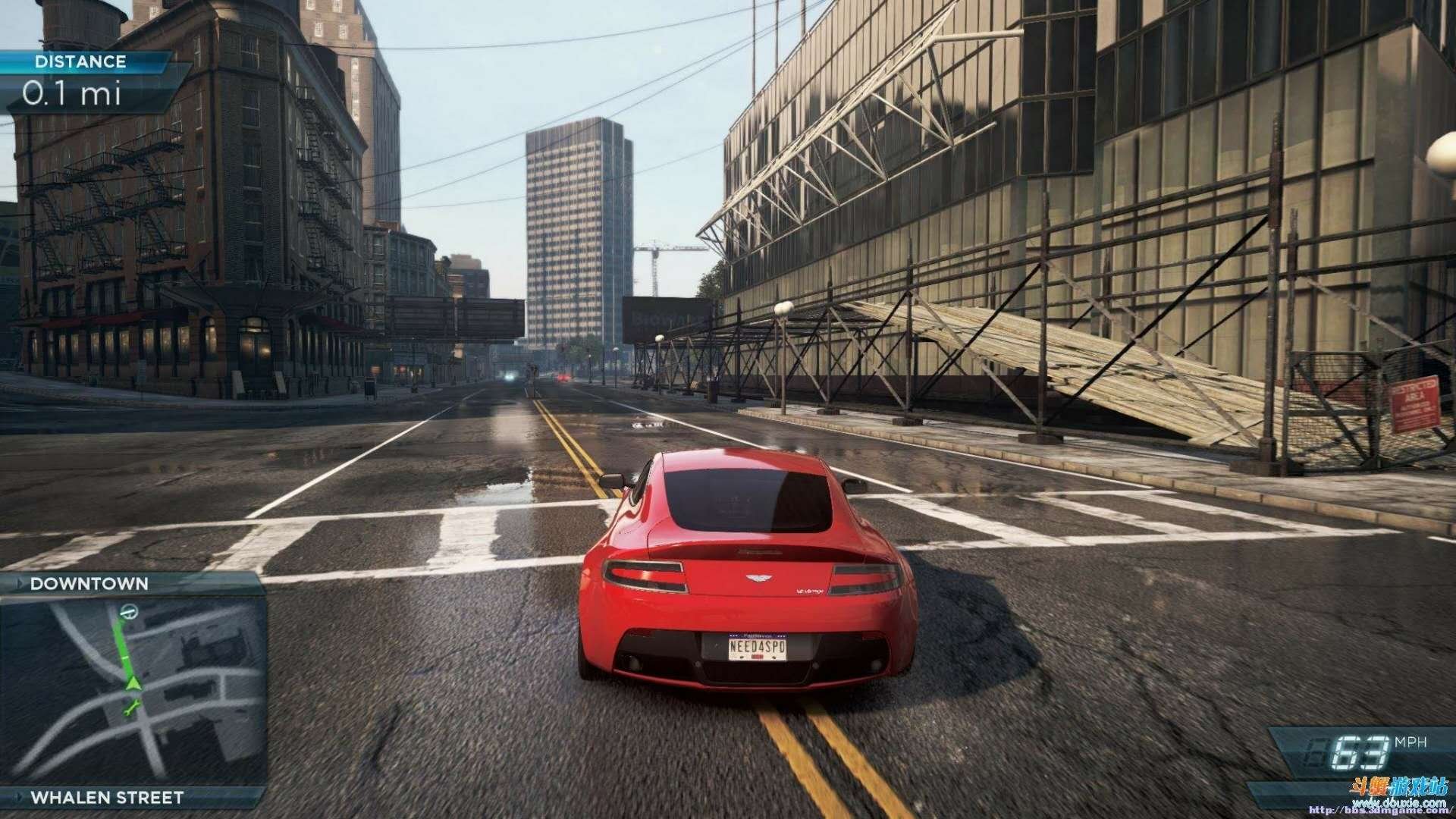Select the WHALEN STREET label below minimap
The width and height of the screenshot is (1456, 819).
tap(107, 798)
